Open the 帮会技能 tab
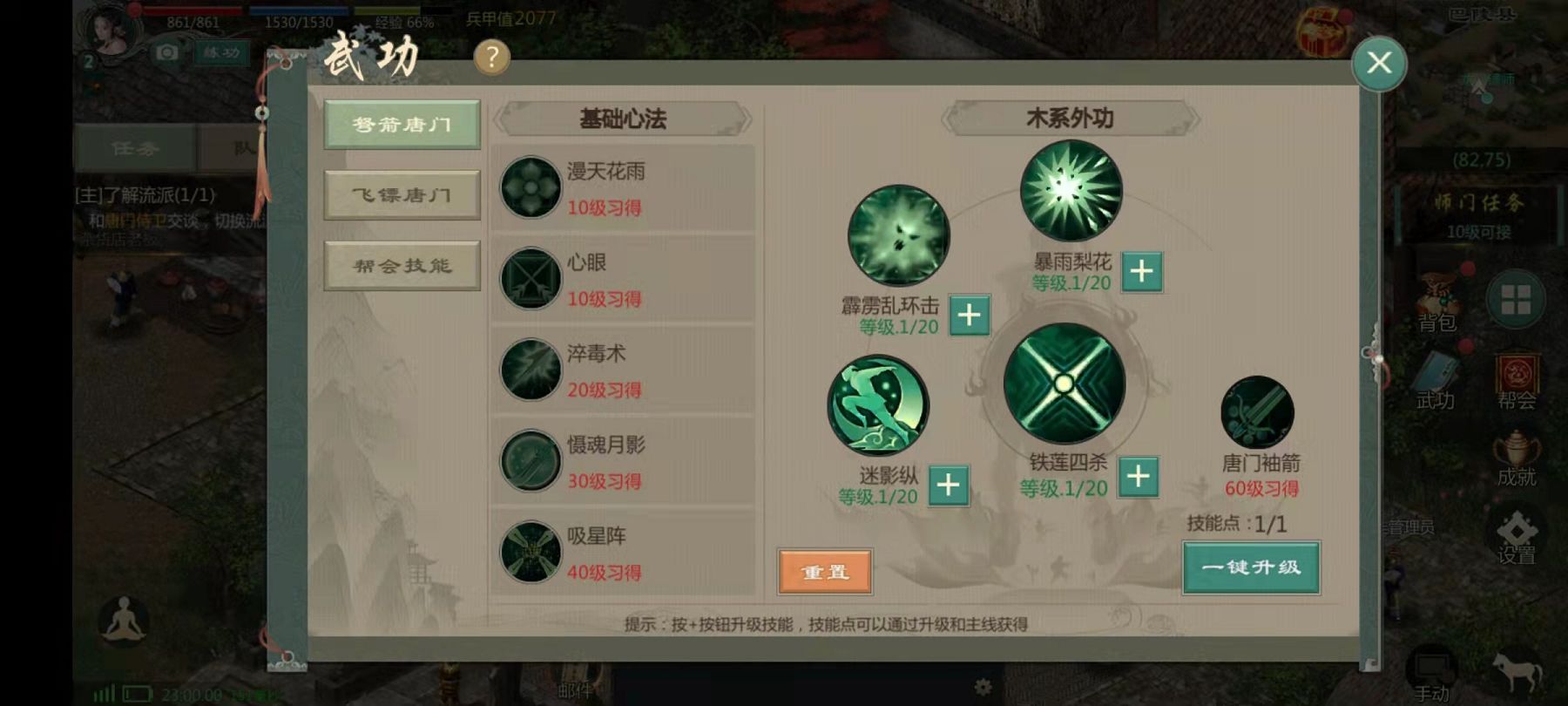This screenshot has width=1568, height=706. [402, 265]
